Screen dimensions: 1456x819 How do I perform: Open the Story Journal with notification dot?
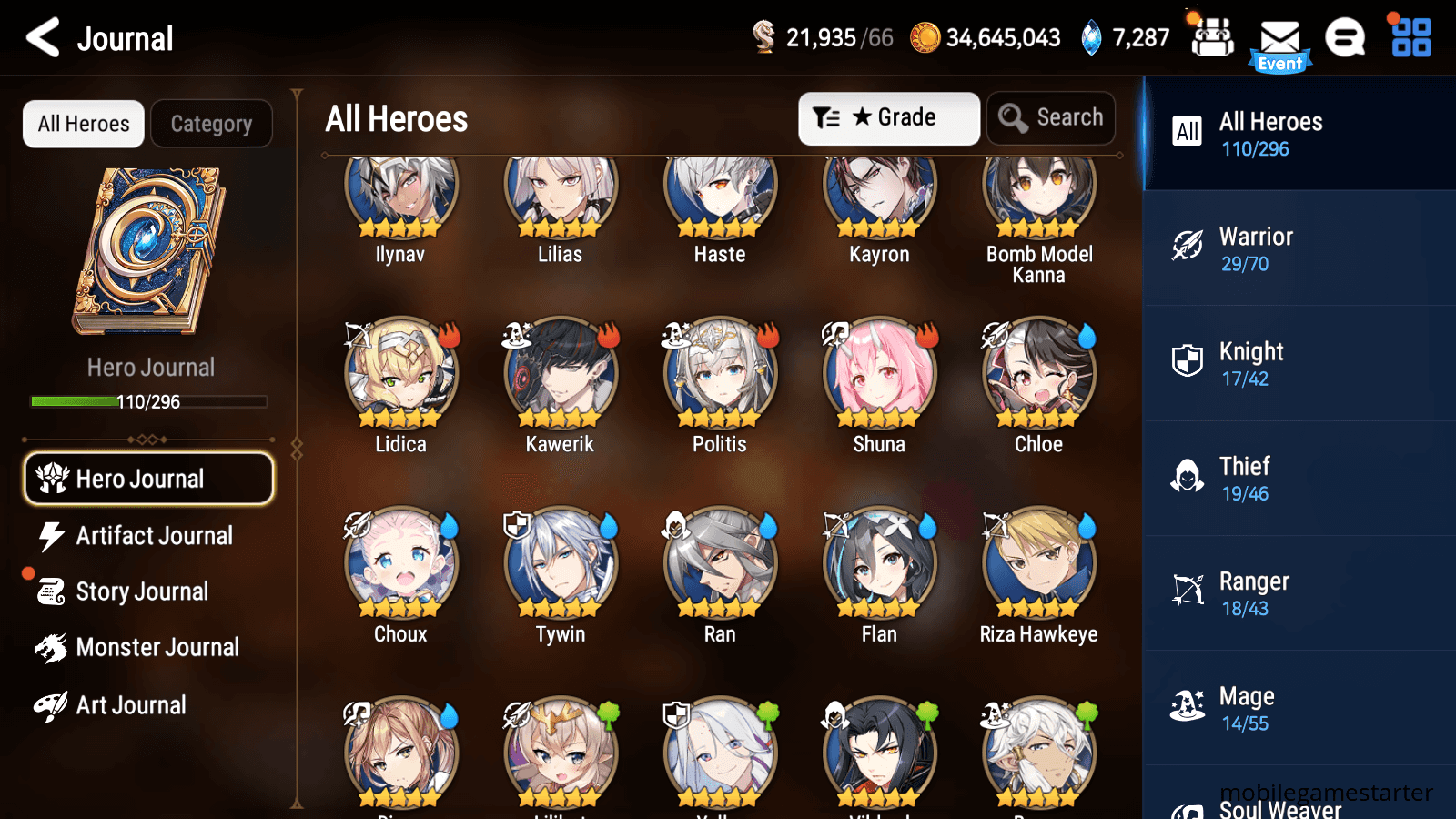click(141, 591)
